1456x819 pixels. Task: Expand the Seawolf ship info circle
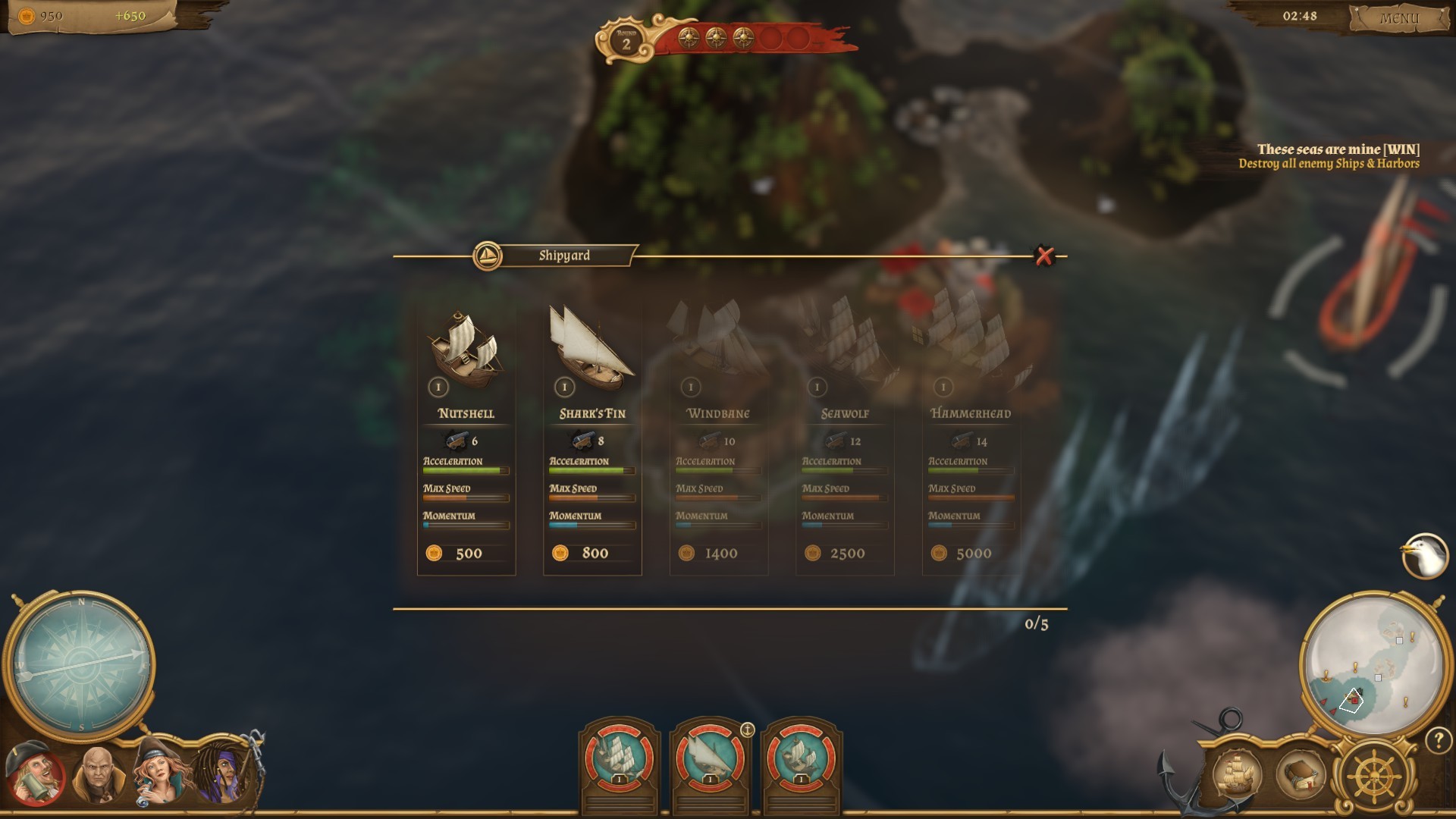tap(817, 387)
